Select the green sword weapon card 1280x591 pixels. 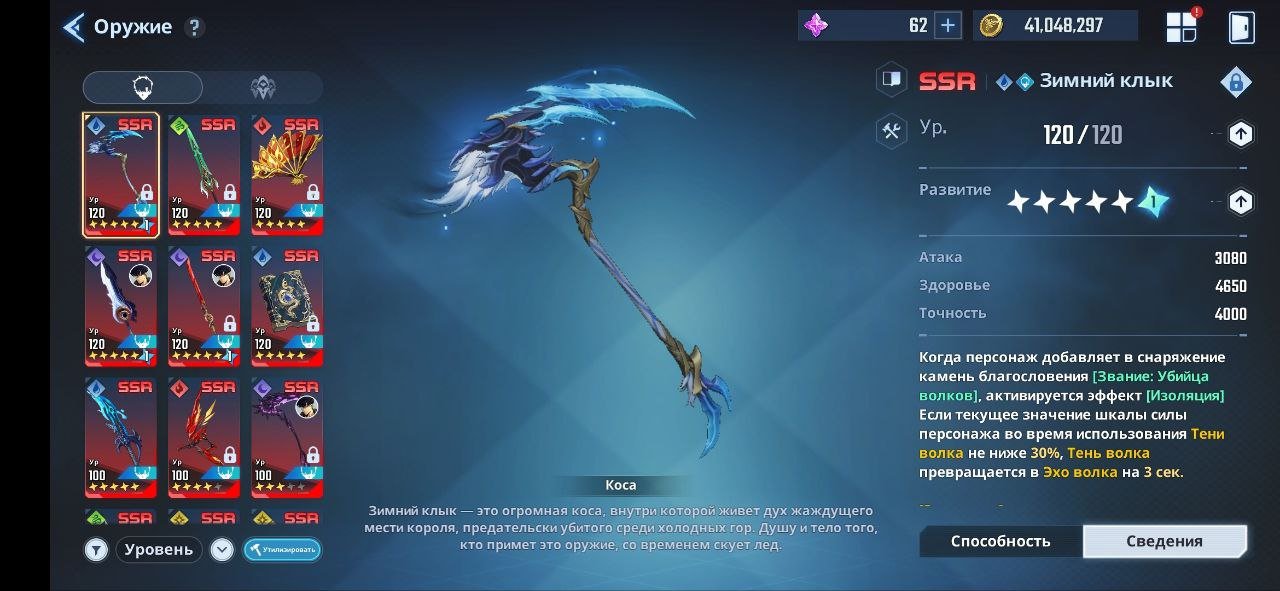click(x=203, y=175)
